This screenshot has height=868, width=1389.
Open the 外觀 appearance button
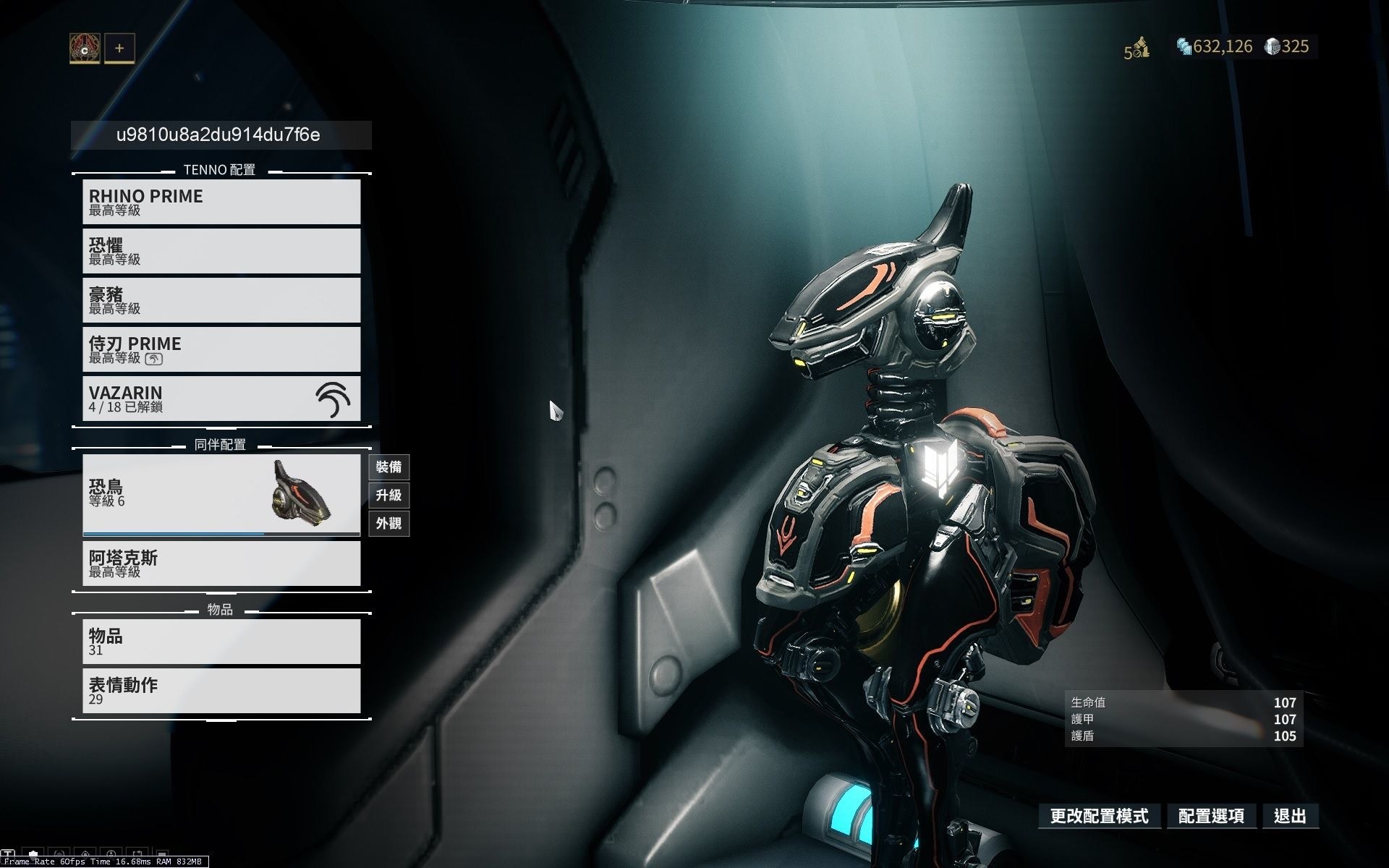coord(388,523)
